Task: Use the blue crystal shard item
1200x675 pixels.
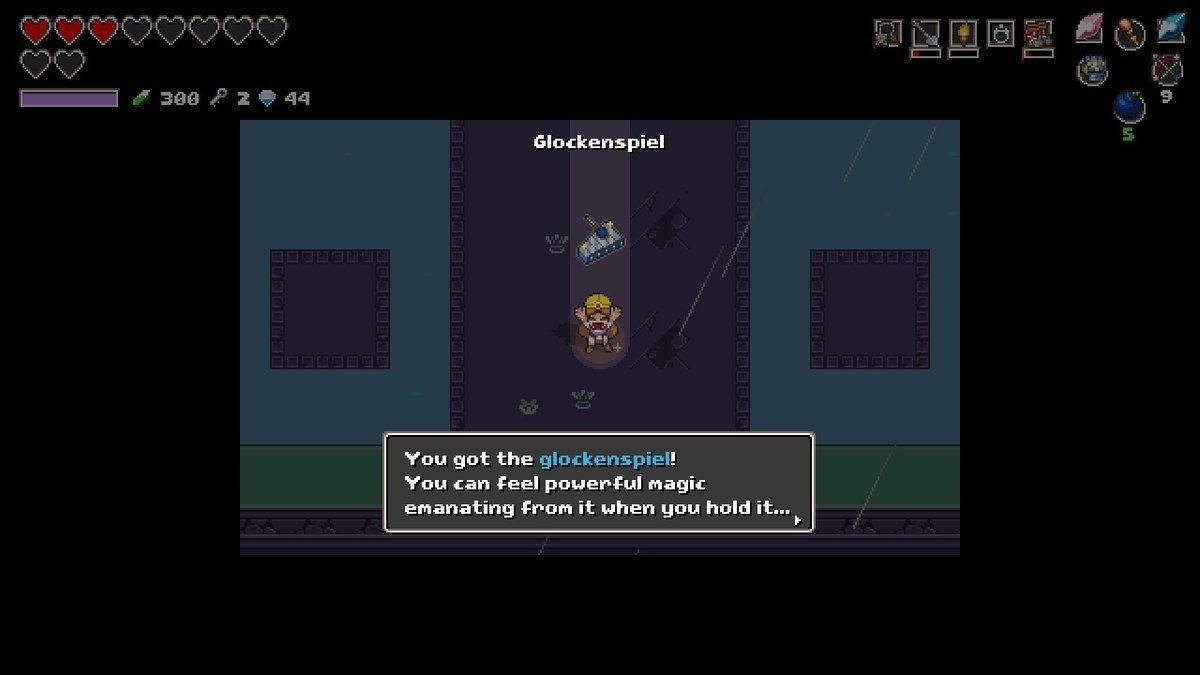Action: point(1170,28)
